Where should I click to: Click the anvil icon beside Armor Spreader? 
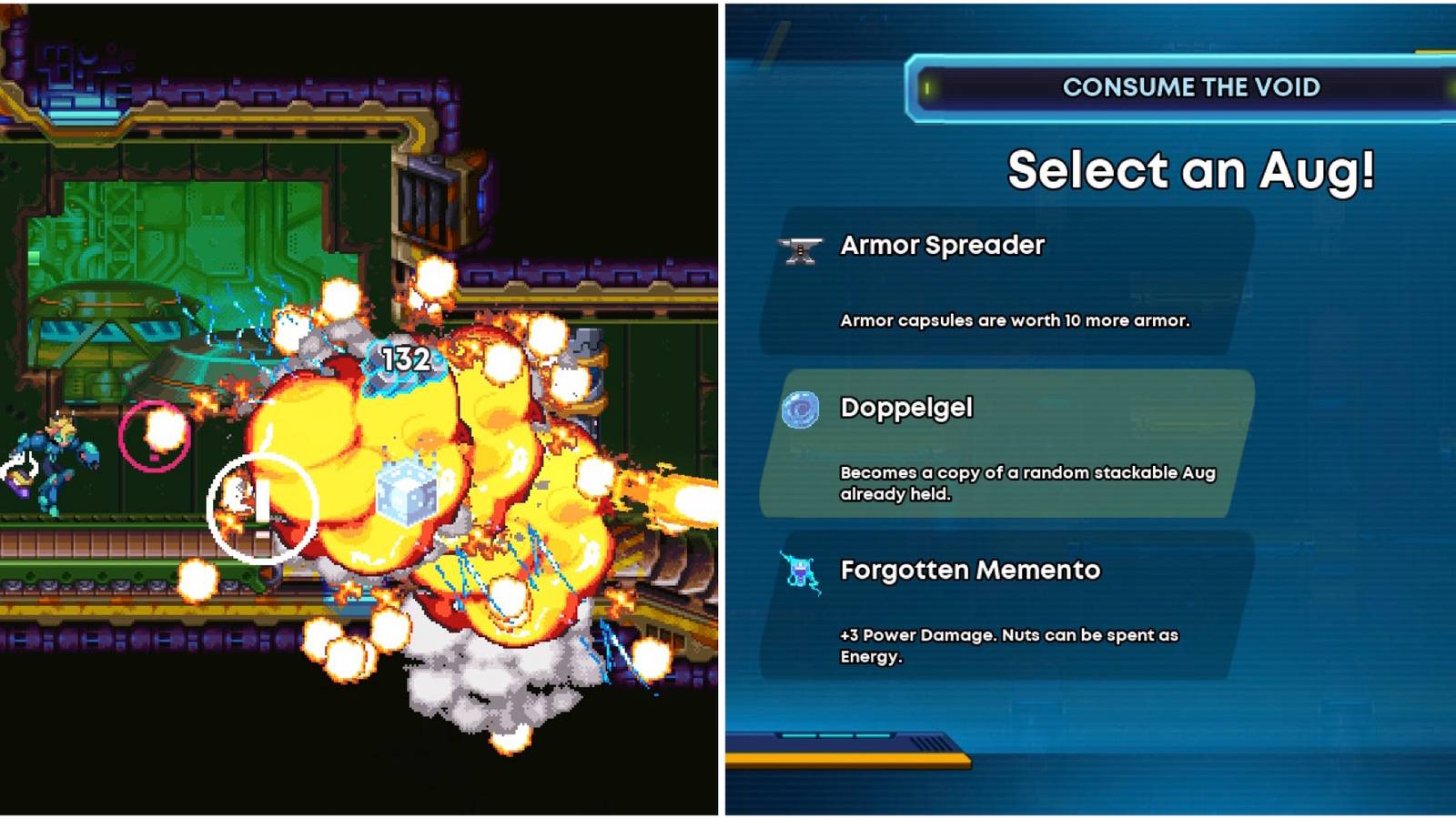tap(801, 246)
